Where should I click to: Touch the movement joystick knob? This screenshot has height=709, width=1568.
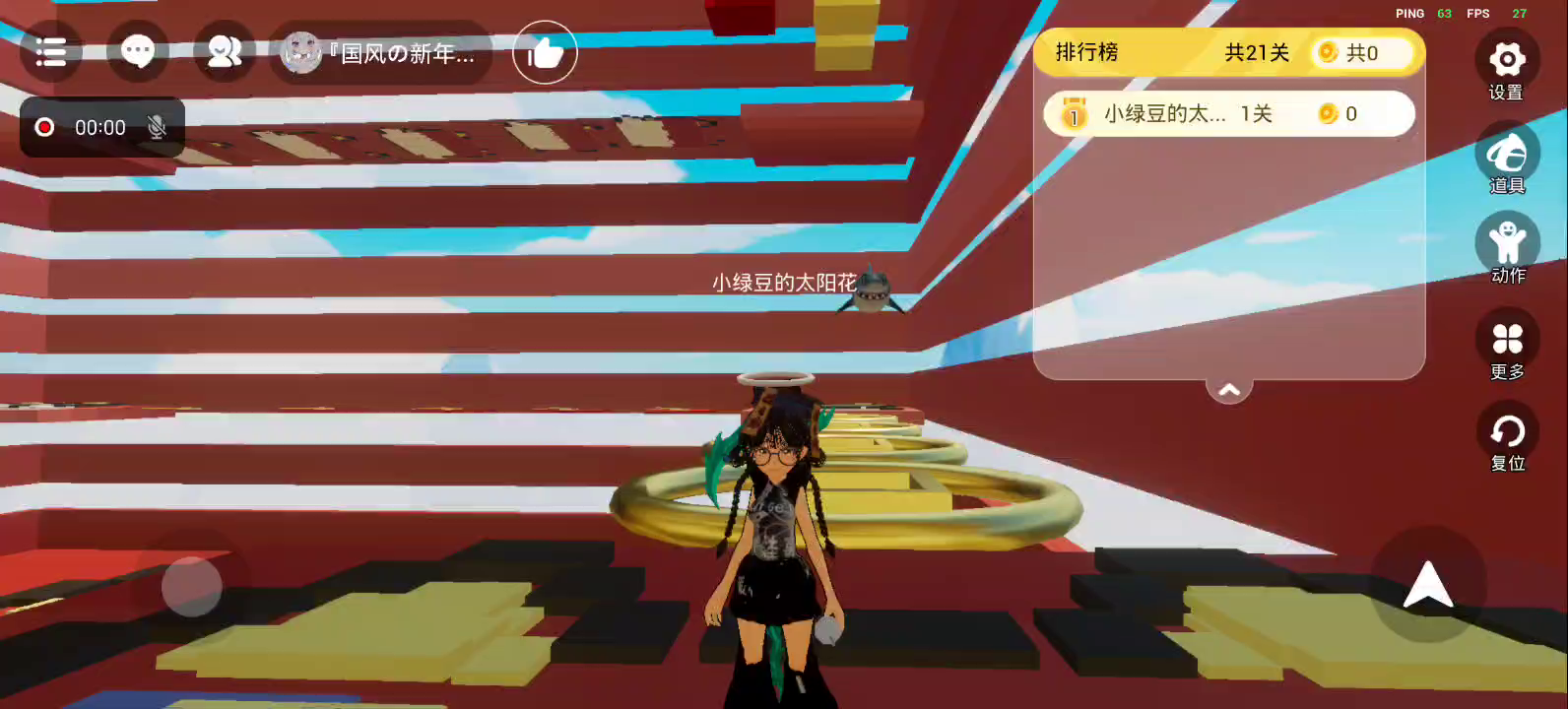pyautogui.click(x=191, y=587)
